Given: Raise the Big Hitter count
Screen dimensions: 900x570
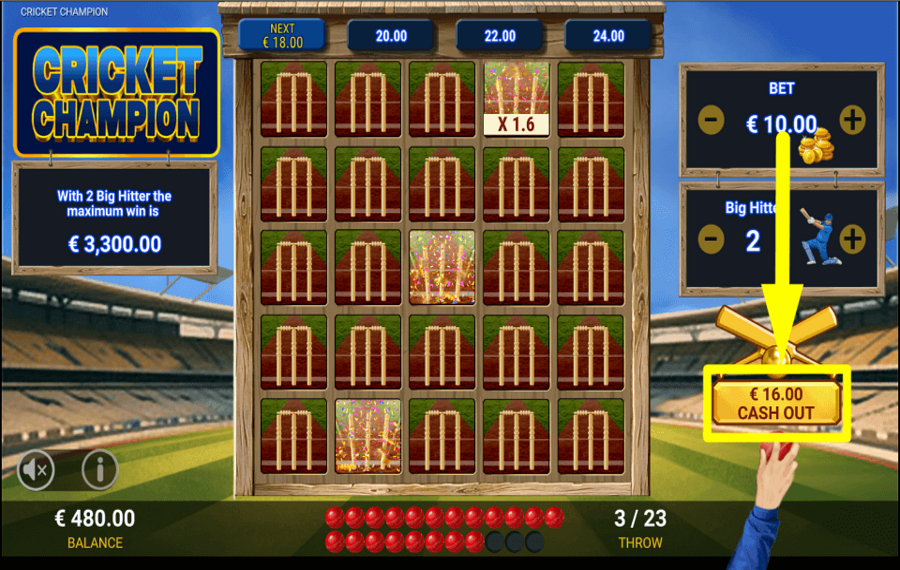Looking at the screenshot, I should coord(852,239).
